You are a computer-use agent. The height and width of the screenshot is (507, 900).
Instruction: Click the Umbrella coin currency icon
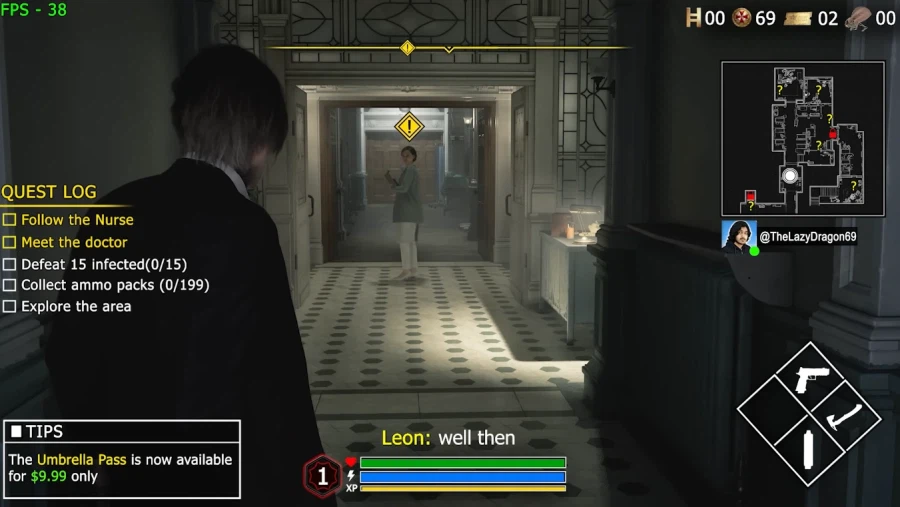742,18
